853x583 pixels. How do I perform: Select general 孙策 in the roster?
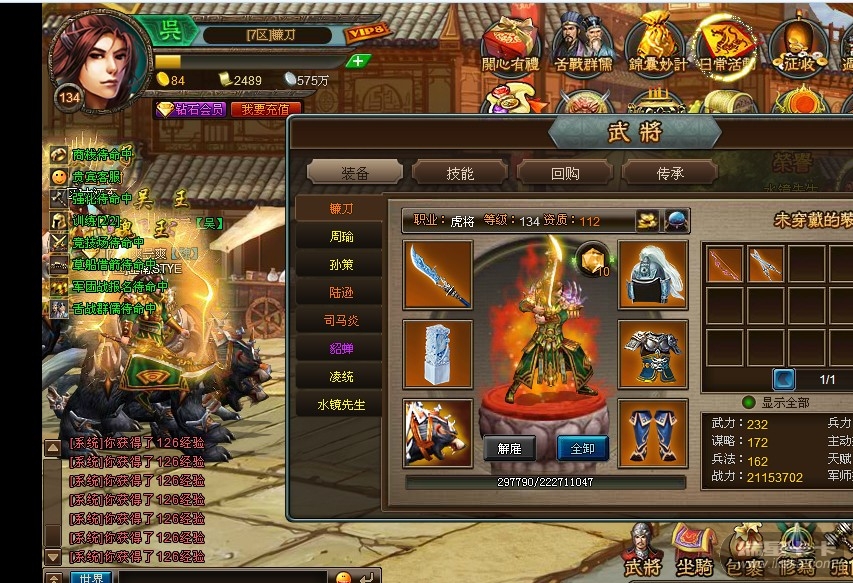(342, 265)
